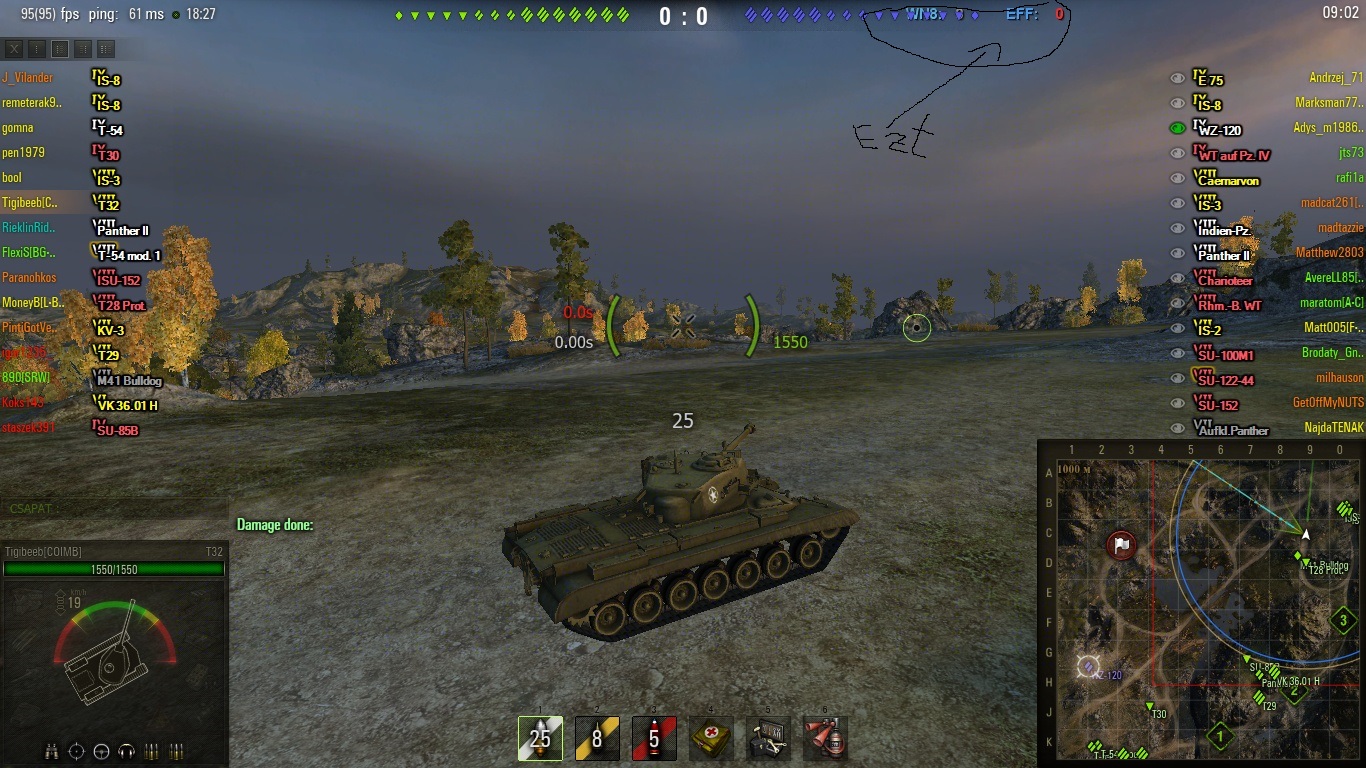Activate the repair kit toolbox consumable

(768, 738)
